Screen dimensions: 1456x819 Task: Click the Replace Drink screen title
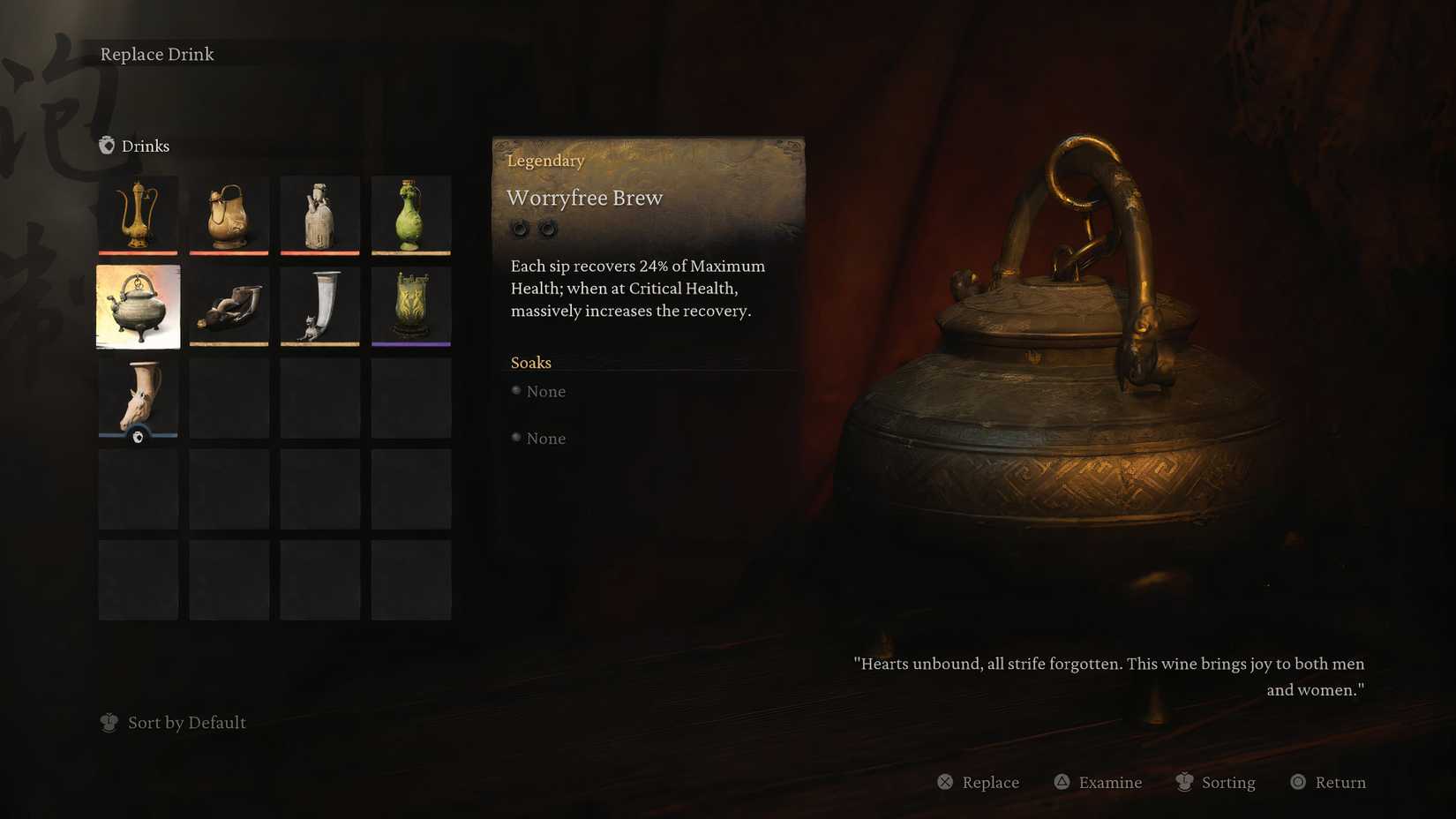pyautogui.click(x=157, y=54)
